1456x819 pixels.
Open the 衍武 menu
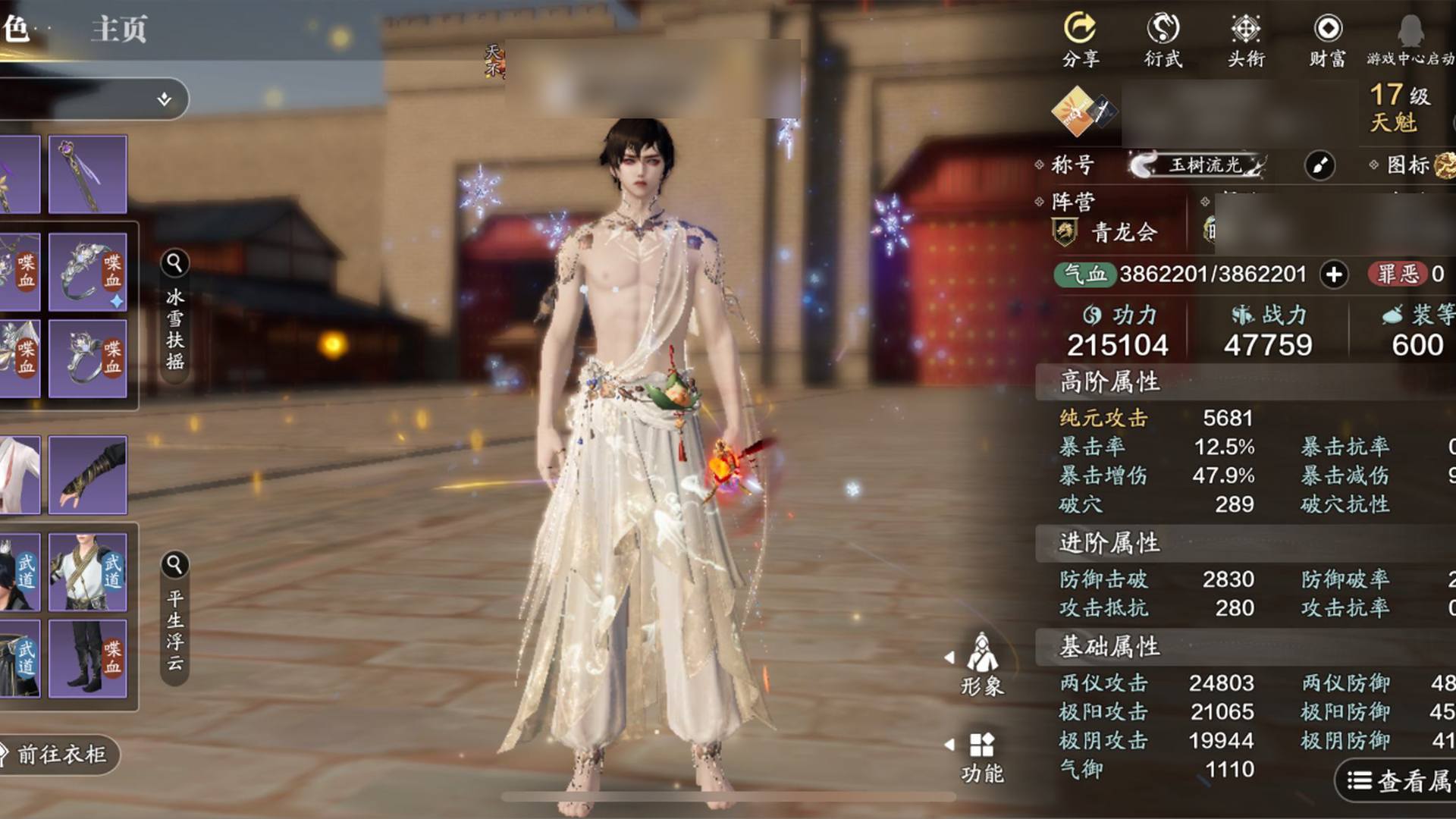pyautogui.click(x=1163, y=39)
